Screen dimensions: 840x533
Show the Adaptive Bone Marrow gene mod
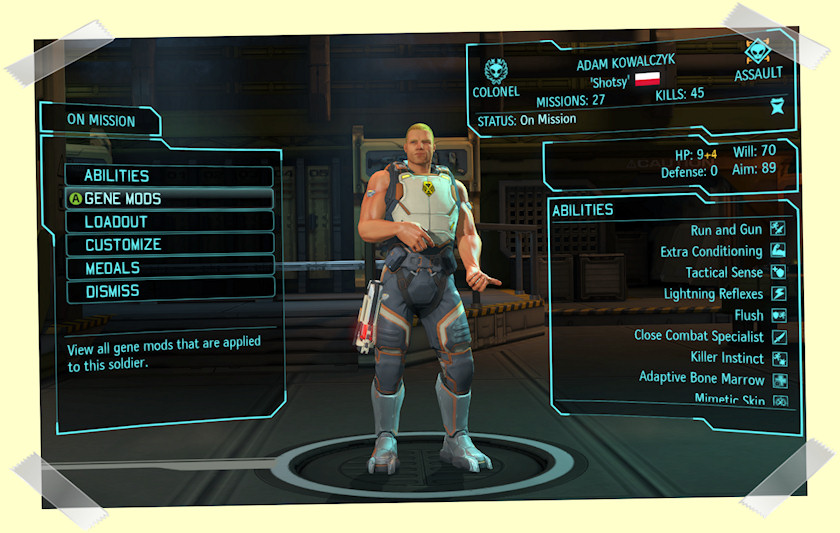701,378
